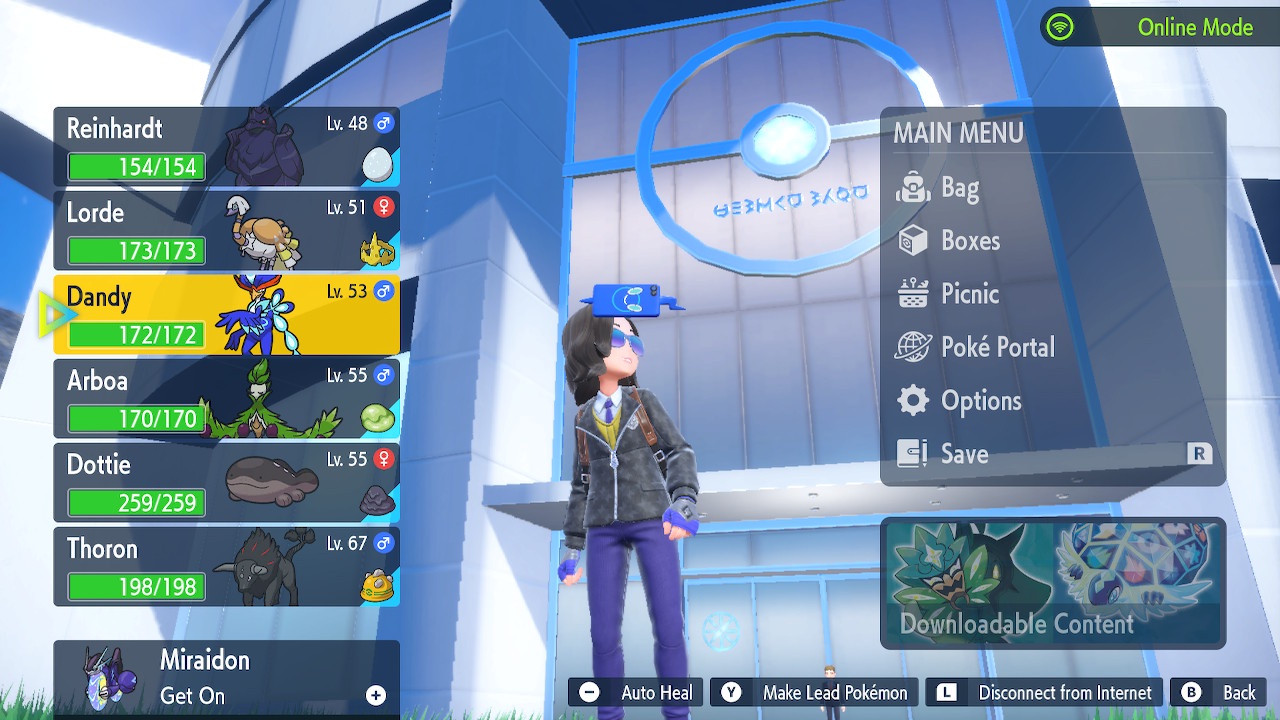Click Disconnect from Internet
This screenshot has height=720, width=1280.
click(x=1045, y=693)
